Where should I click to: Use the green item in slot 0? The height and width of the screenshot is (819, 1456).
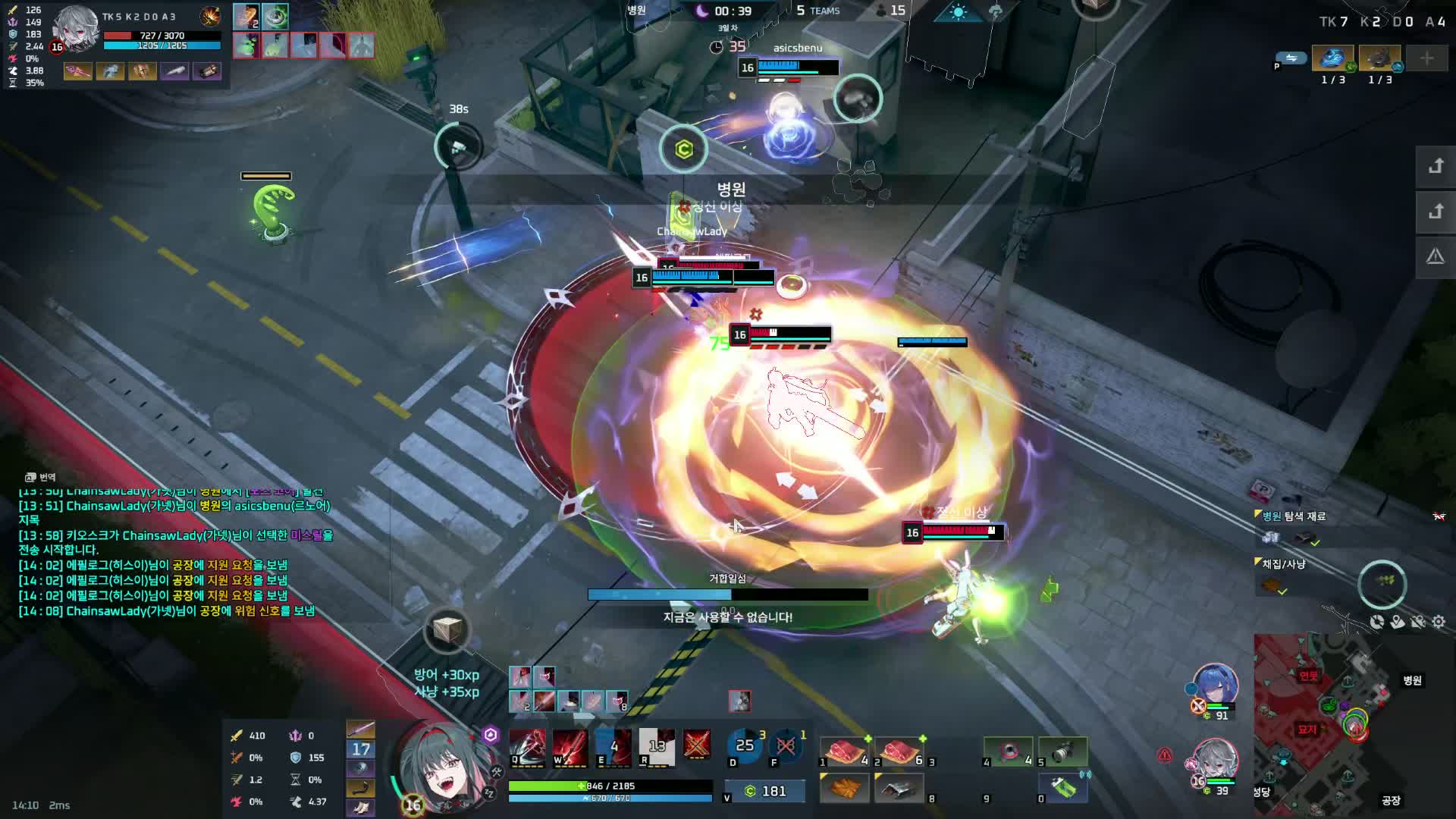pos(1063,787)
